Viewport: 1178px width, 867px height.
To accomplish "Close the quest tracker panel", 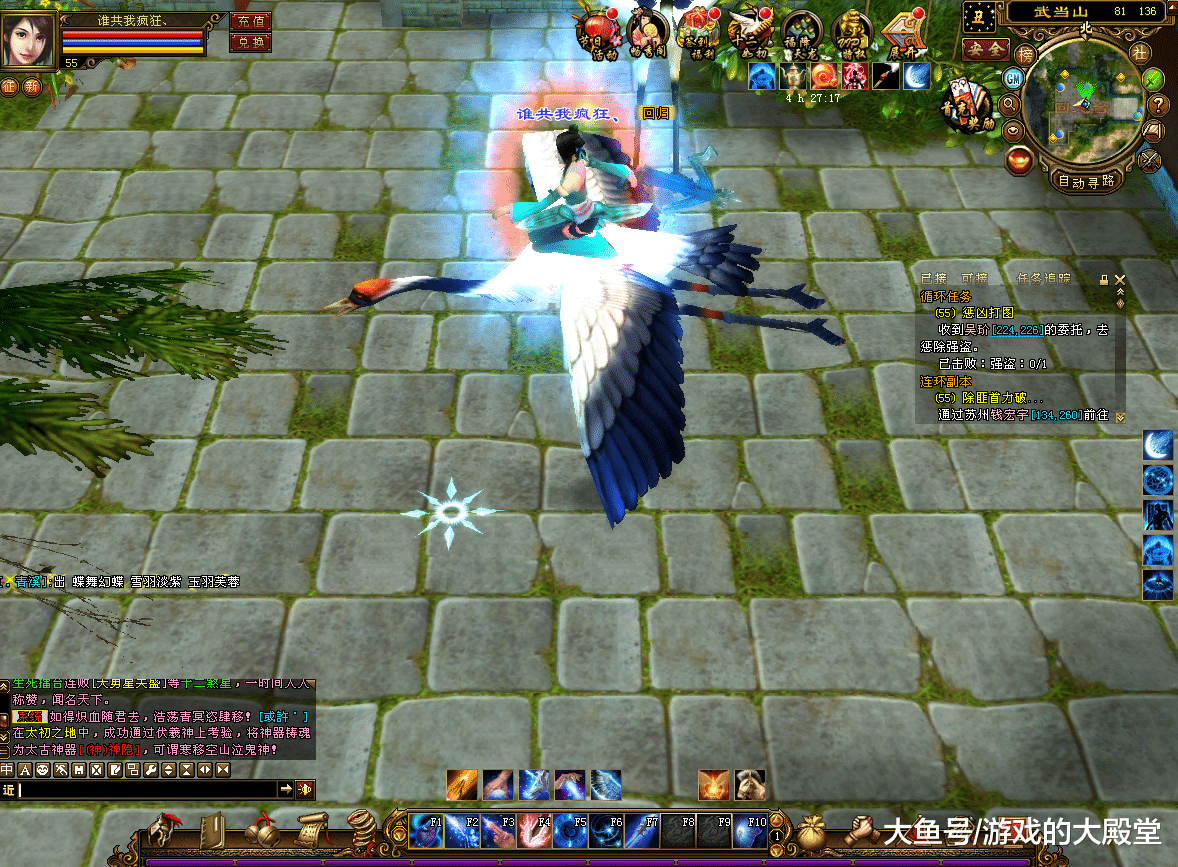I will pos(1120,279).
